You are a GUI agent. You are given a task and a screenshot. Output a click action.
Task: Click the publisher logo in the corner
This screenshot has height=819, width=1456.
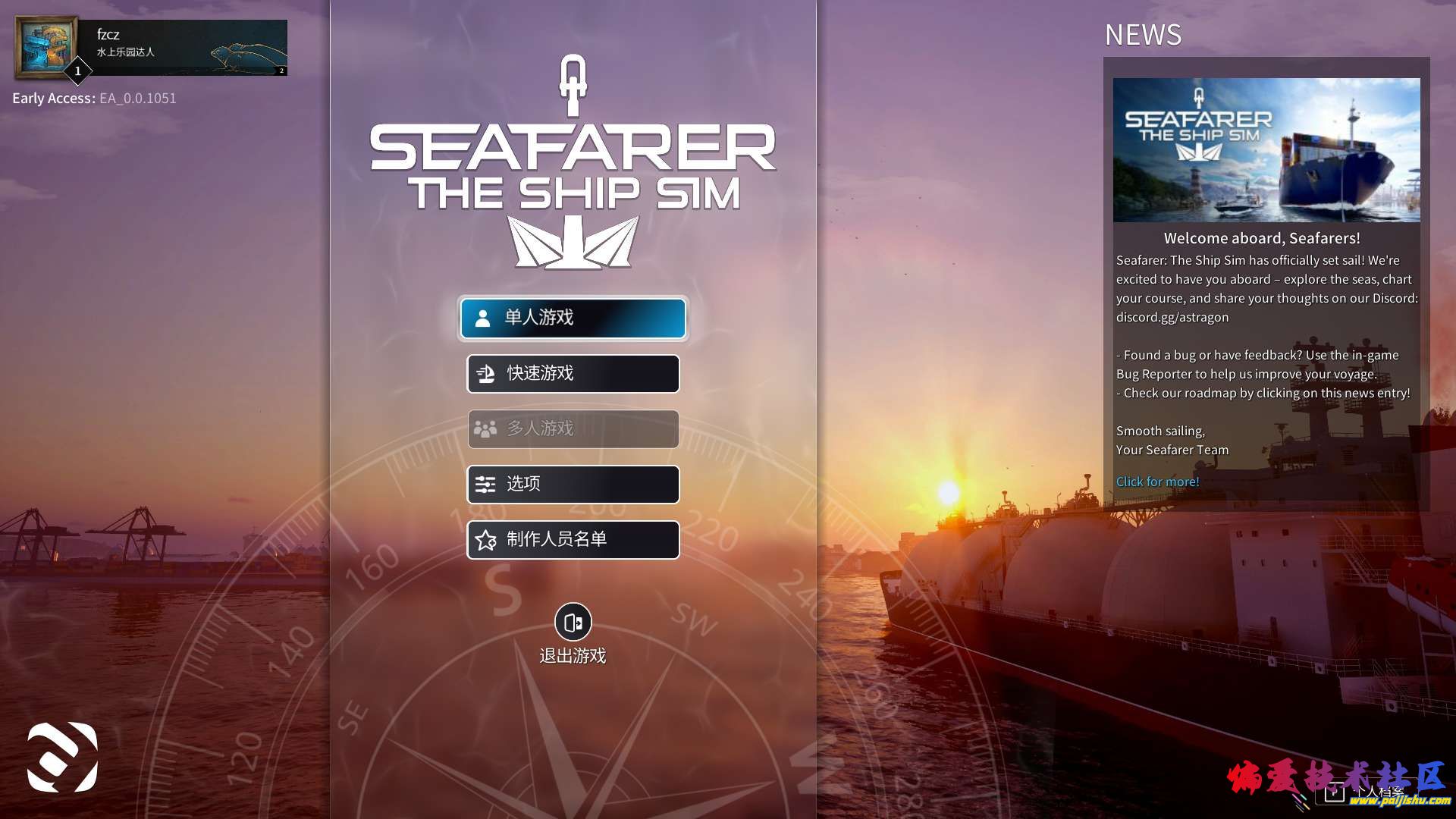[62, 757]
